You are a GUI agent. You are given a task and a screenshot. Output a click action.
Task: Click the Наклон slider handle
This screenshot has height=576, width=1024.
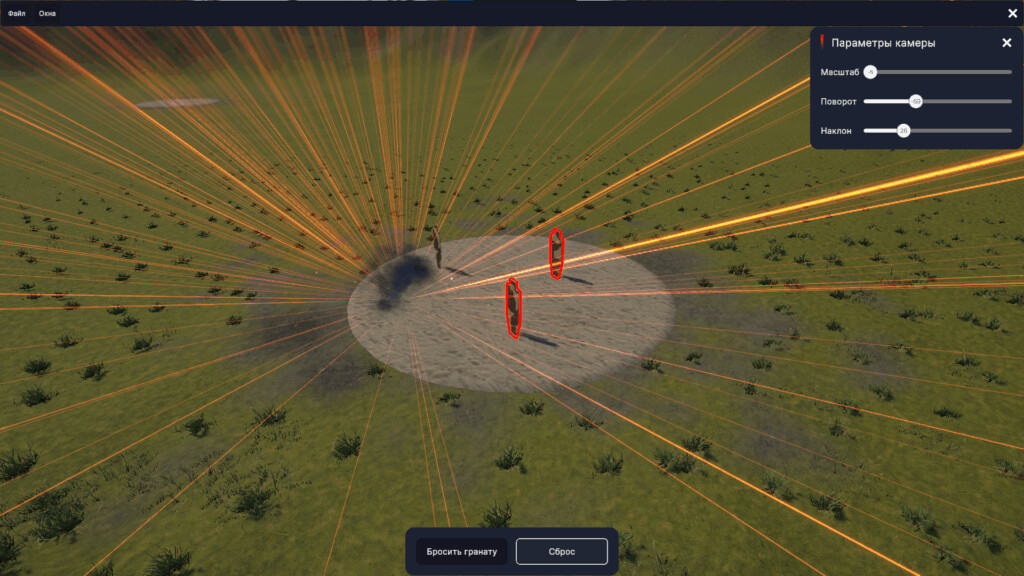(x=903, y=130)
